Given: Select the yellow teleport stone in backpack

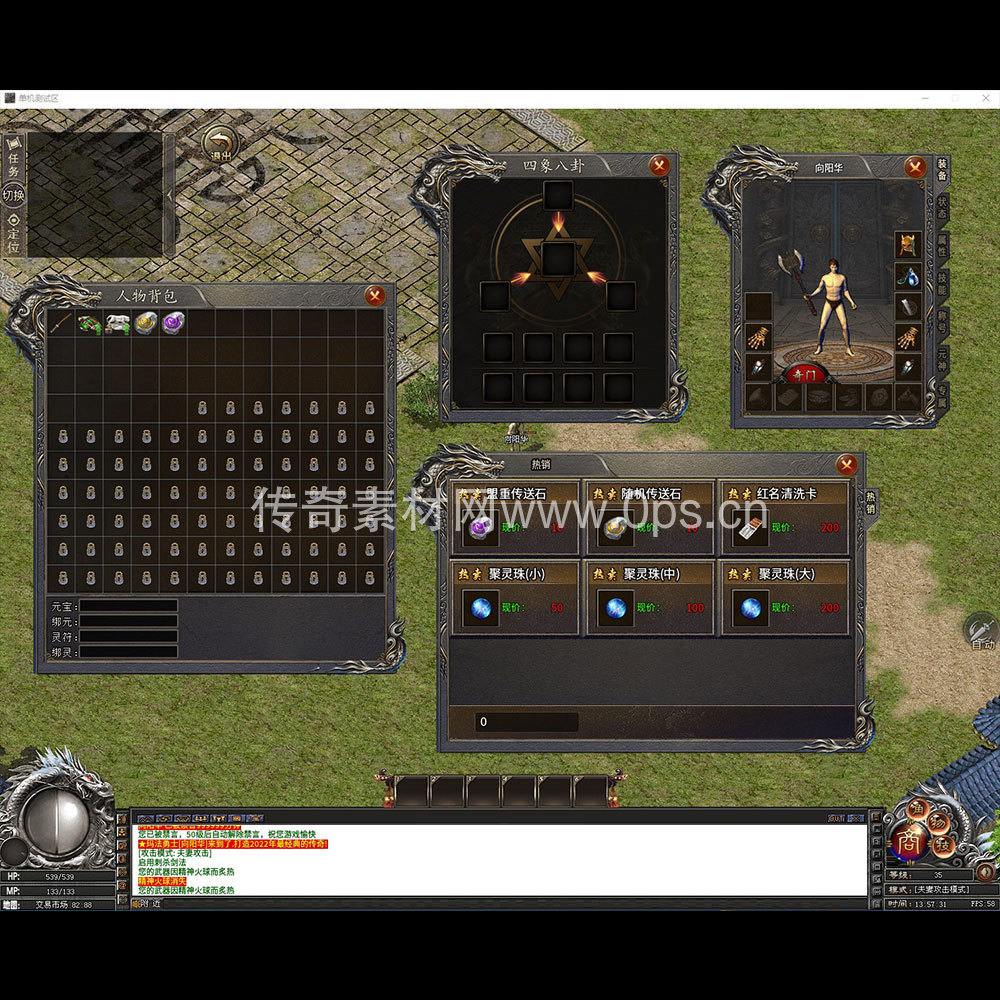Looking at the screenshot, I should [x=146, y=323].
